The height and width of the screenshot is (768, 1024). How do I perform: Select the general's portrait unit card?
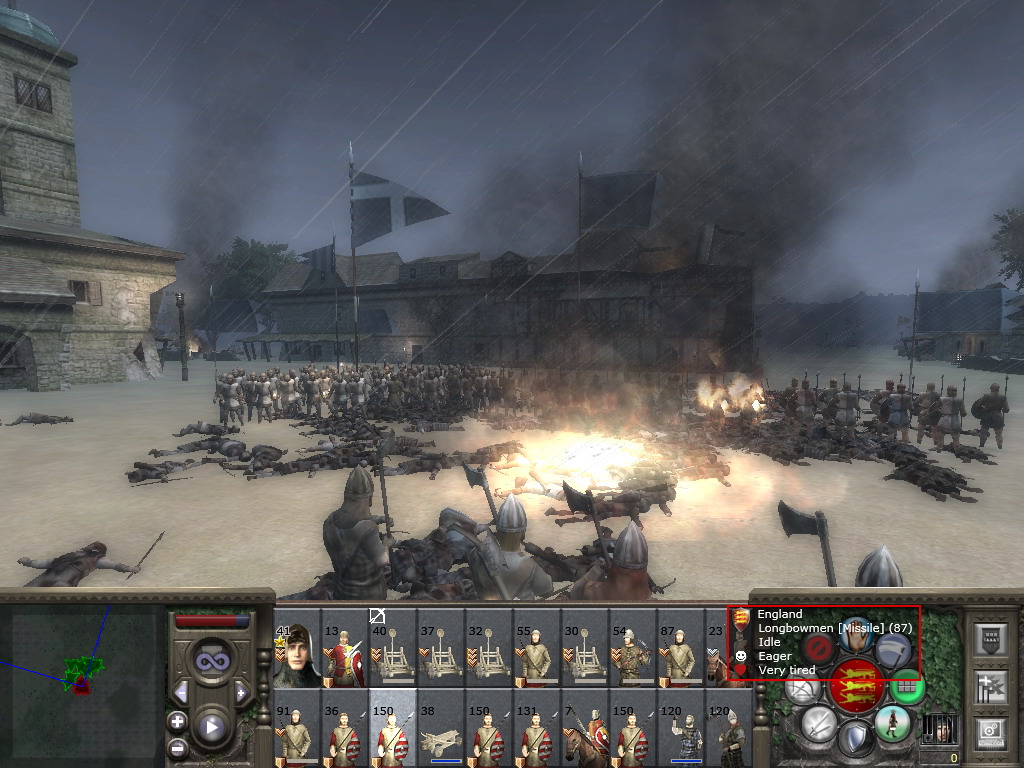297,648
